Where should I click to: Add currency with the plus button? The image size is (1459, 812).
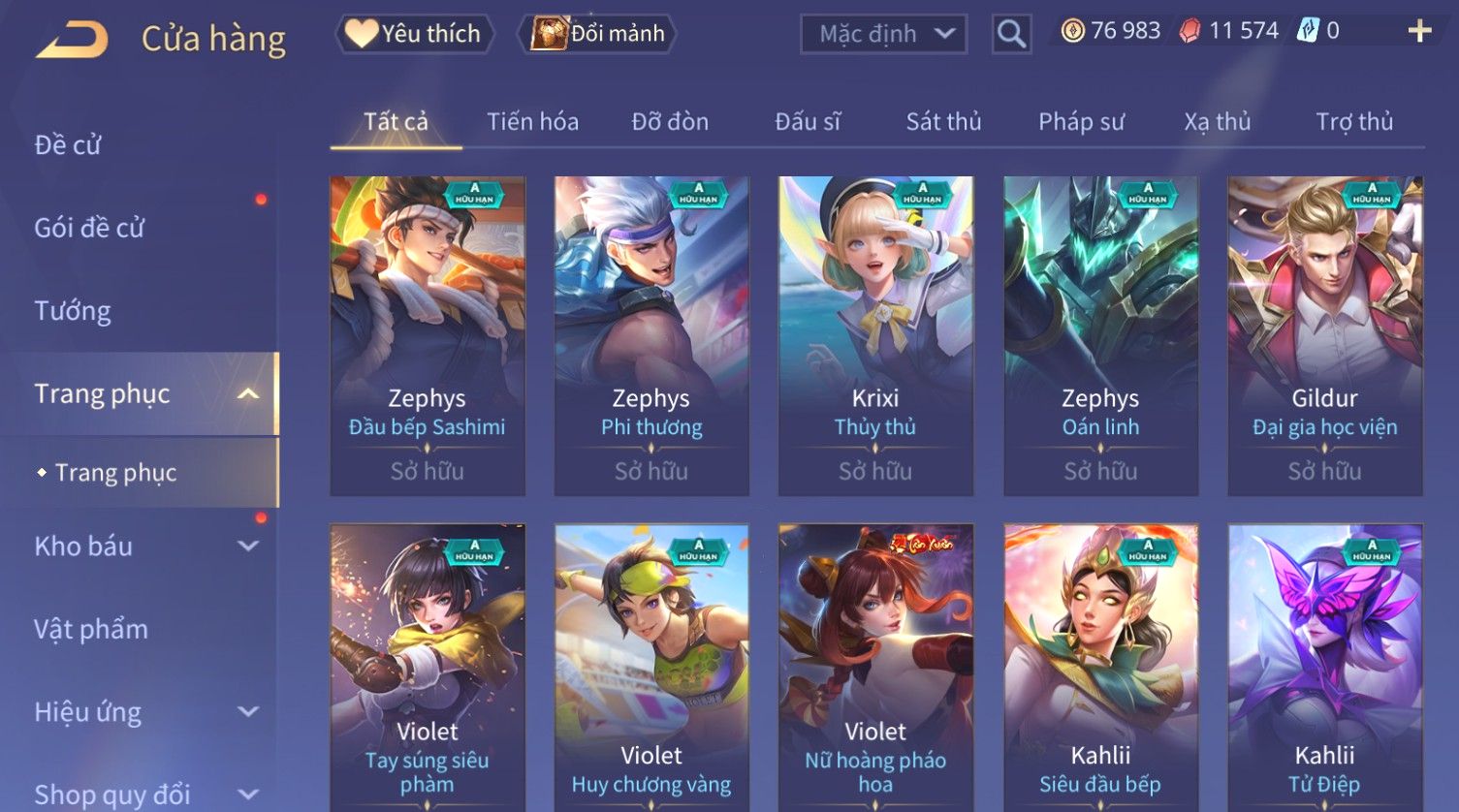click(1419, 32)
